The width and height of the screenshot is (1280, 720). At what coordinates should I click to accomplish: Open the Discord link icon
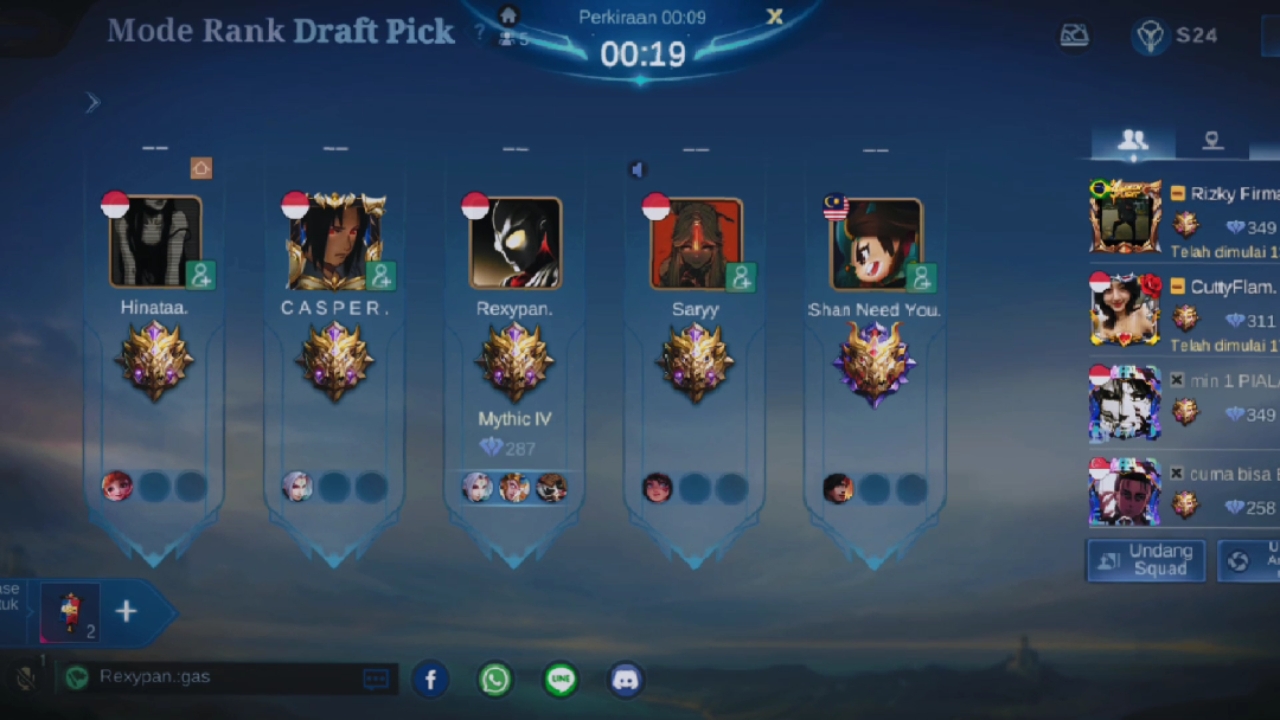coord(626,680)
